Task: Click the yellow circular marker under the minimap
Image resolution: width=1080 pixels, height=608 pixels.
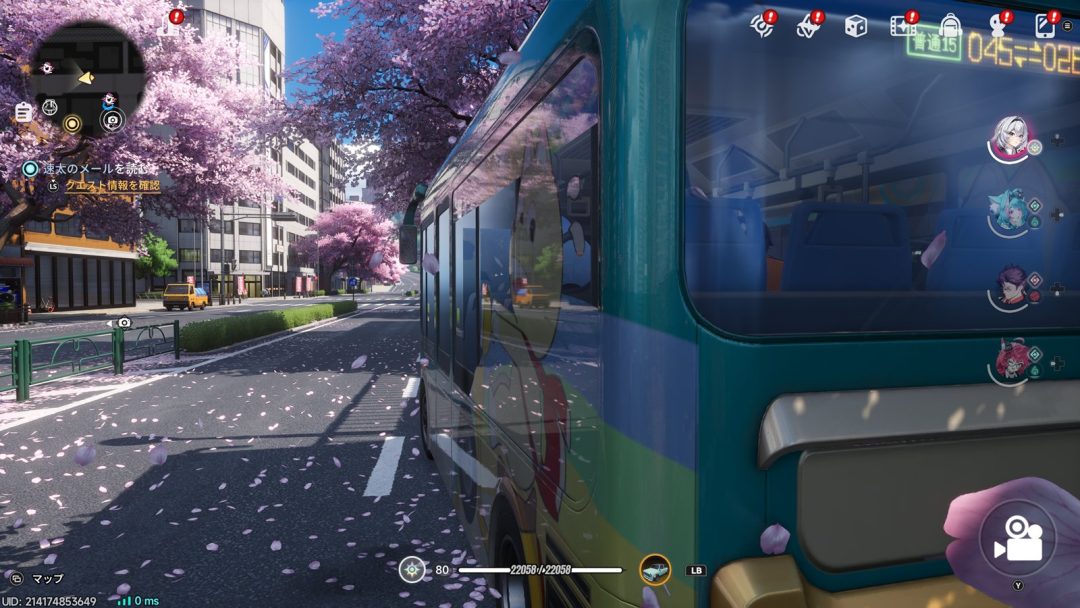Action: click(x=72, y=123)
